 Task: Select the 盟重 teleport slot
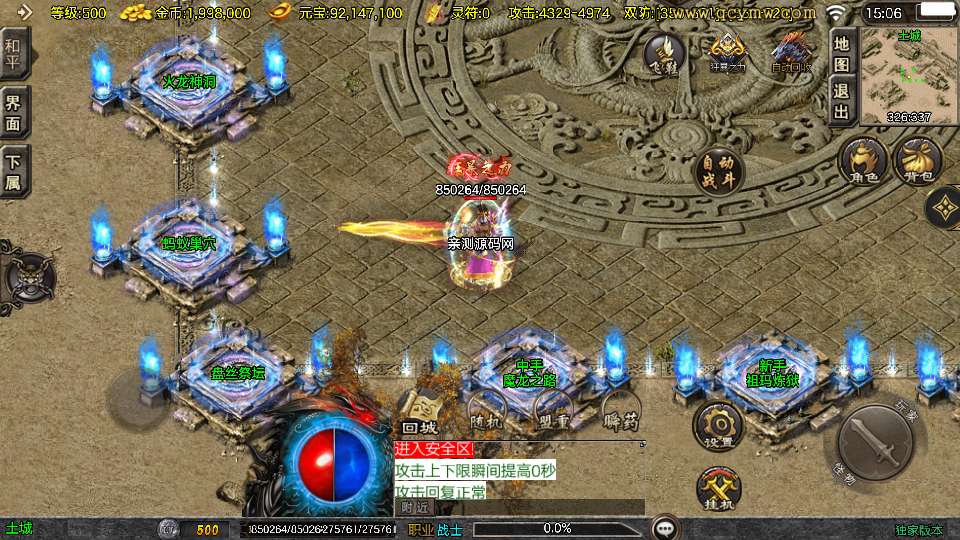coord(552,410)
